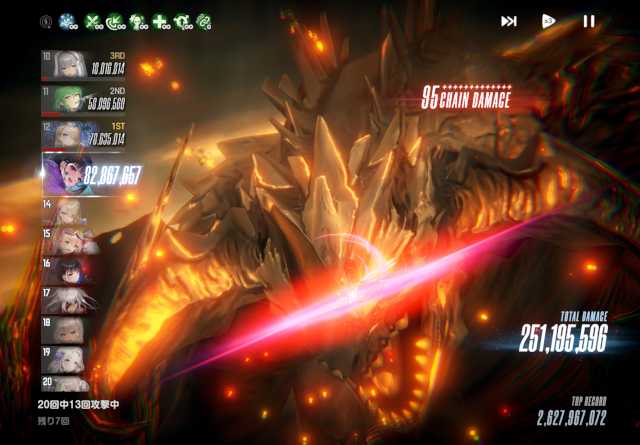Toggle the x3 battle speed
Viewport: 640px width, 445px height.
[548, 21]
